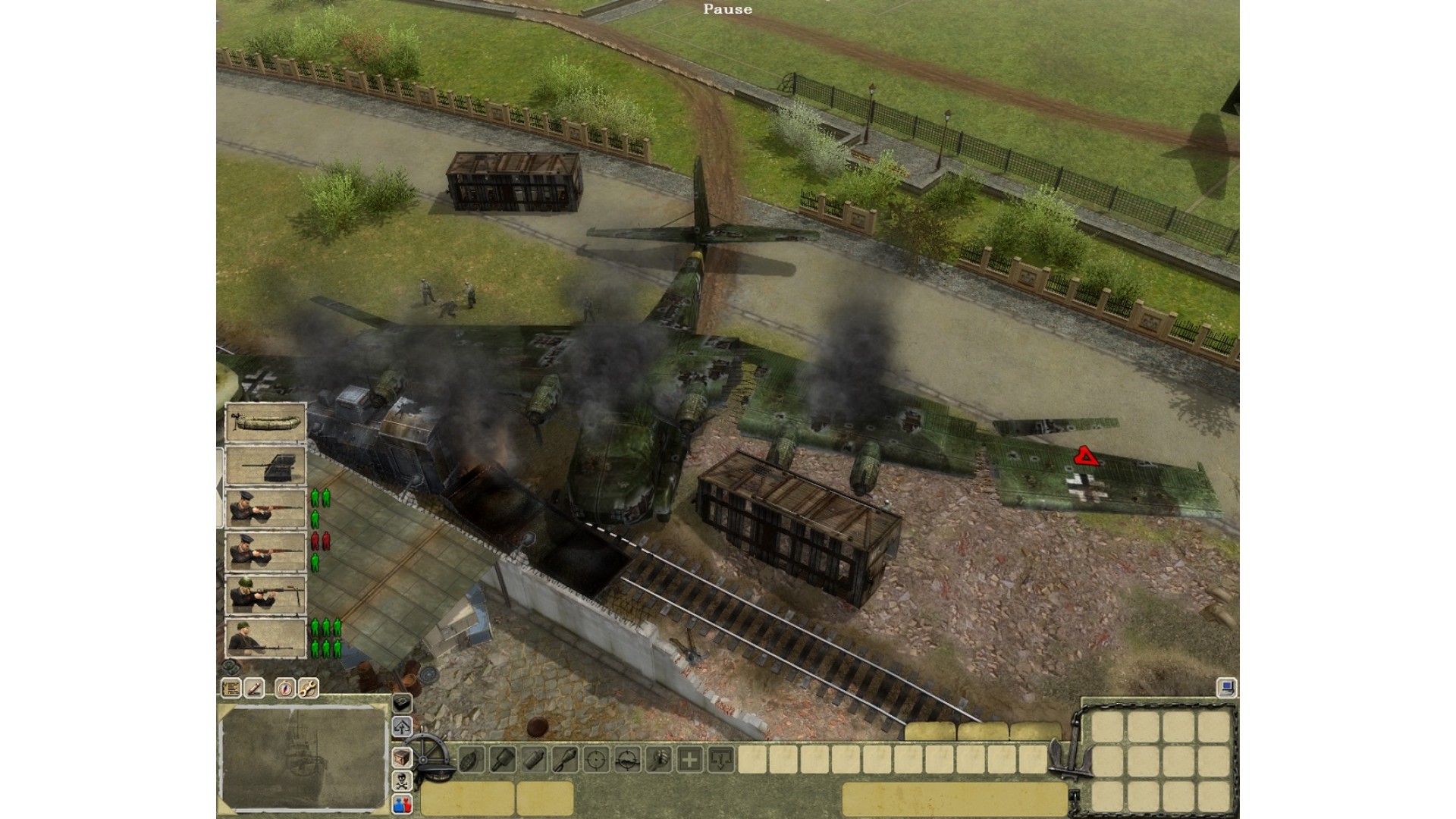Select the inflatable raft unit card
This screenshot has height=819, width=1456.
pos(265,422)
